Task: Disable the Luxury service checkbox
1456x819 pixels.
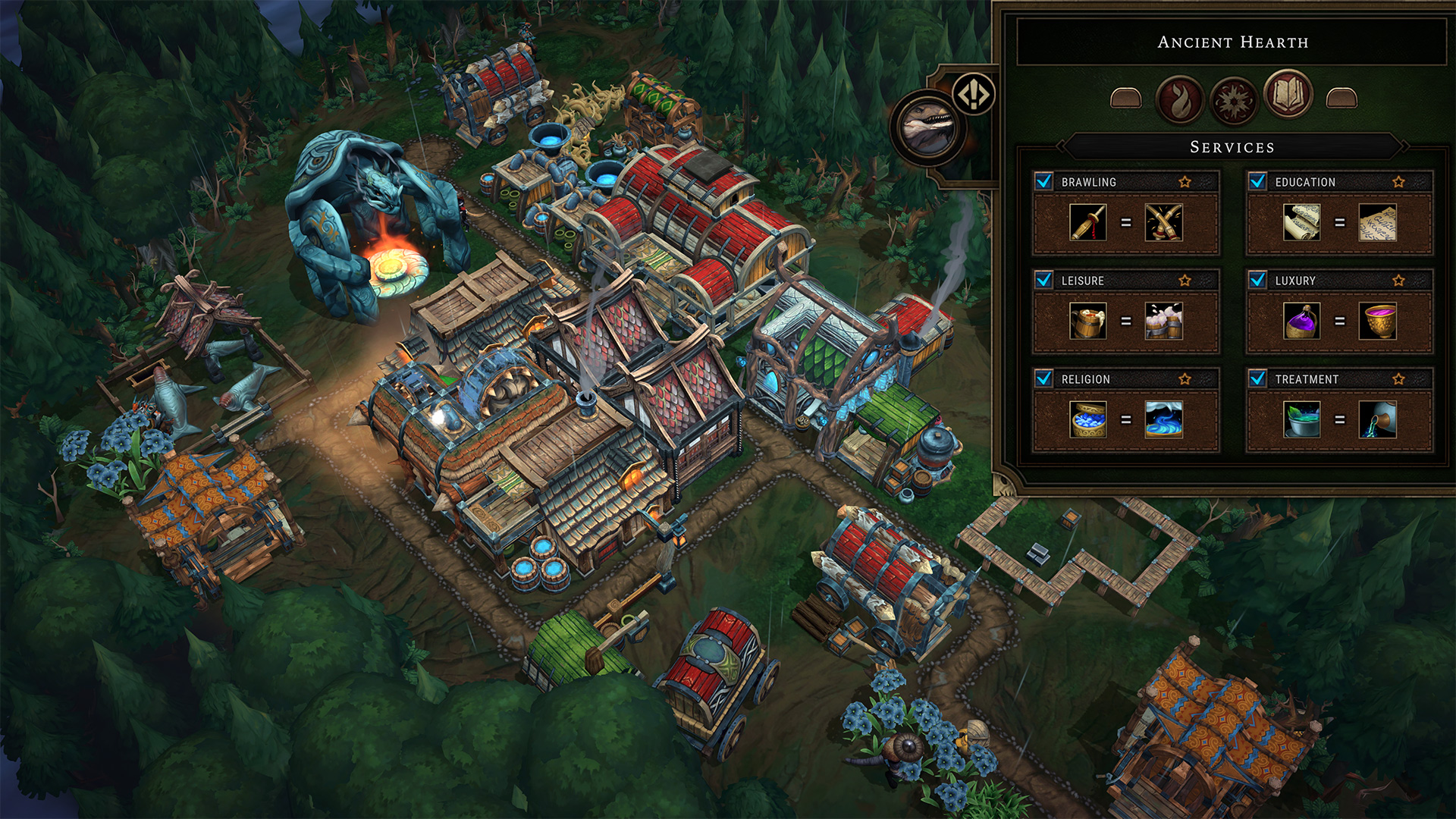Action: 1258,280
